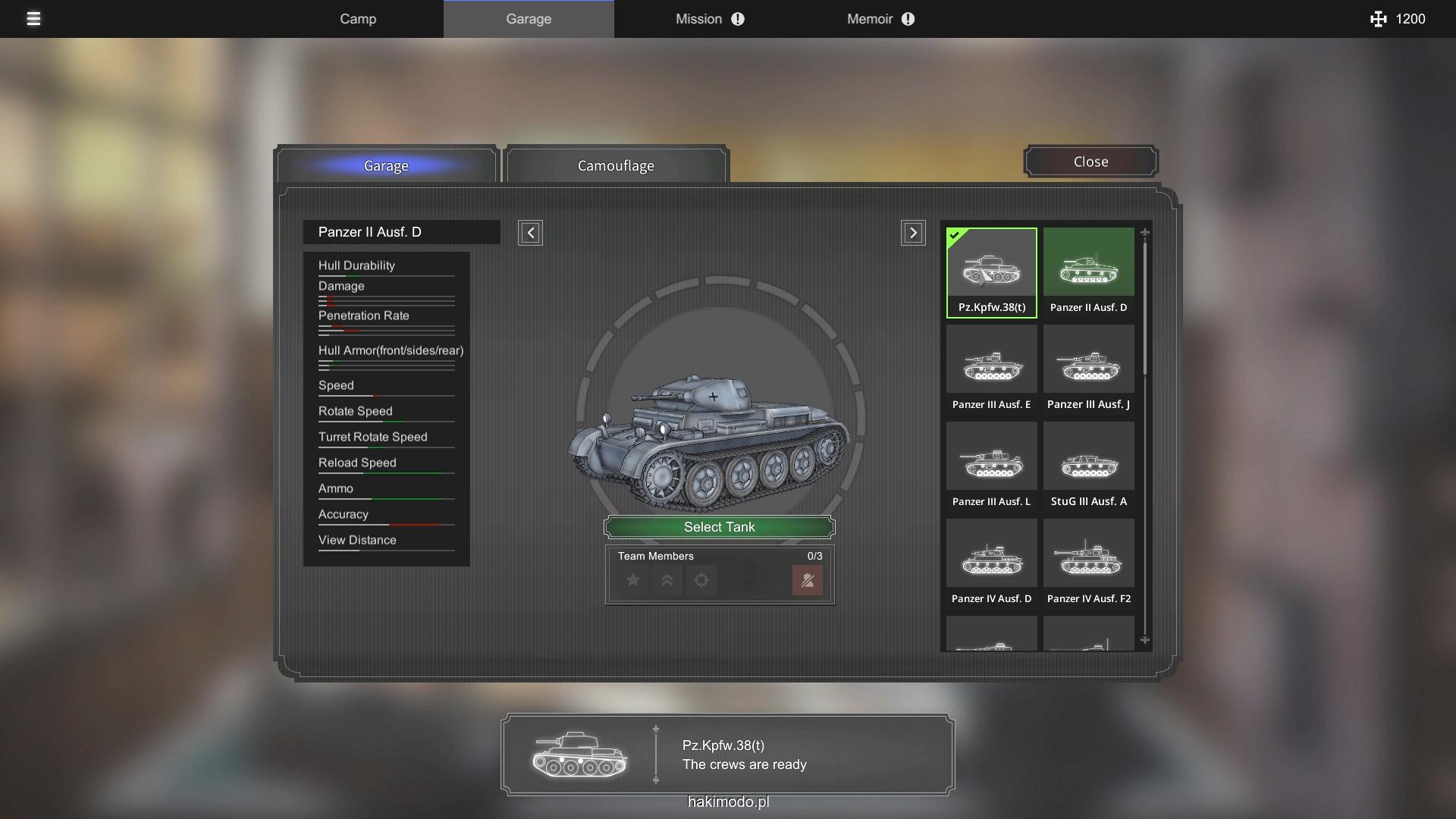This screenshot has height=819, width=1456.
Task: Switch to the Camp tab
Action: (x=358, y=19)
